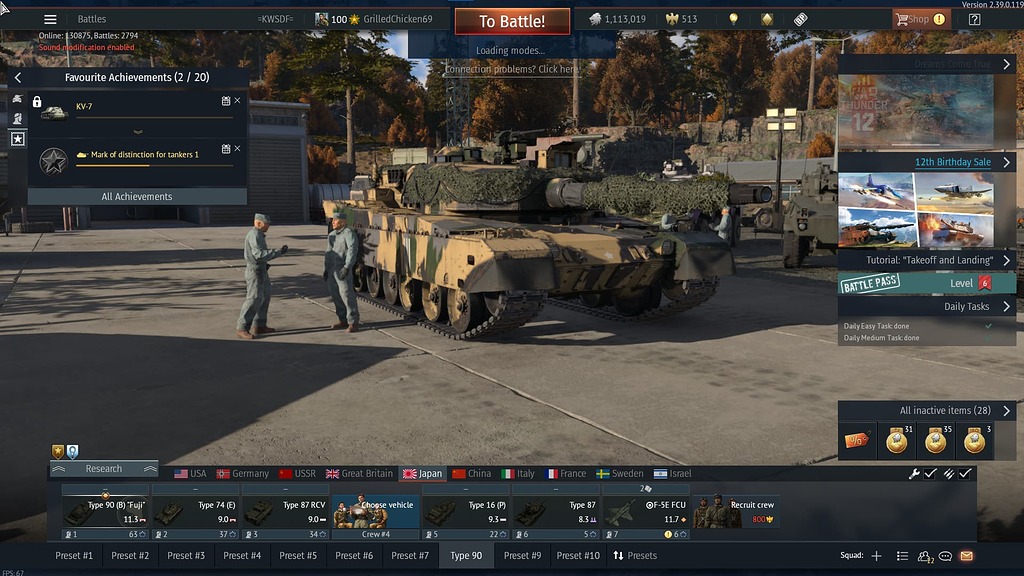Open the Presets manager
The image size is (1024, 576).
pyautogui.click(x=635, y=556)
